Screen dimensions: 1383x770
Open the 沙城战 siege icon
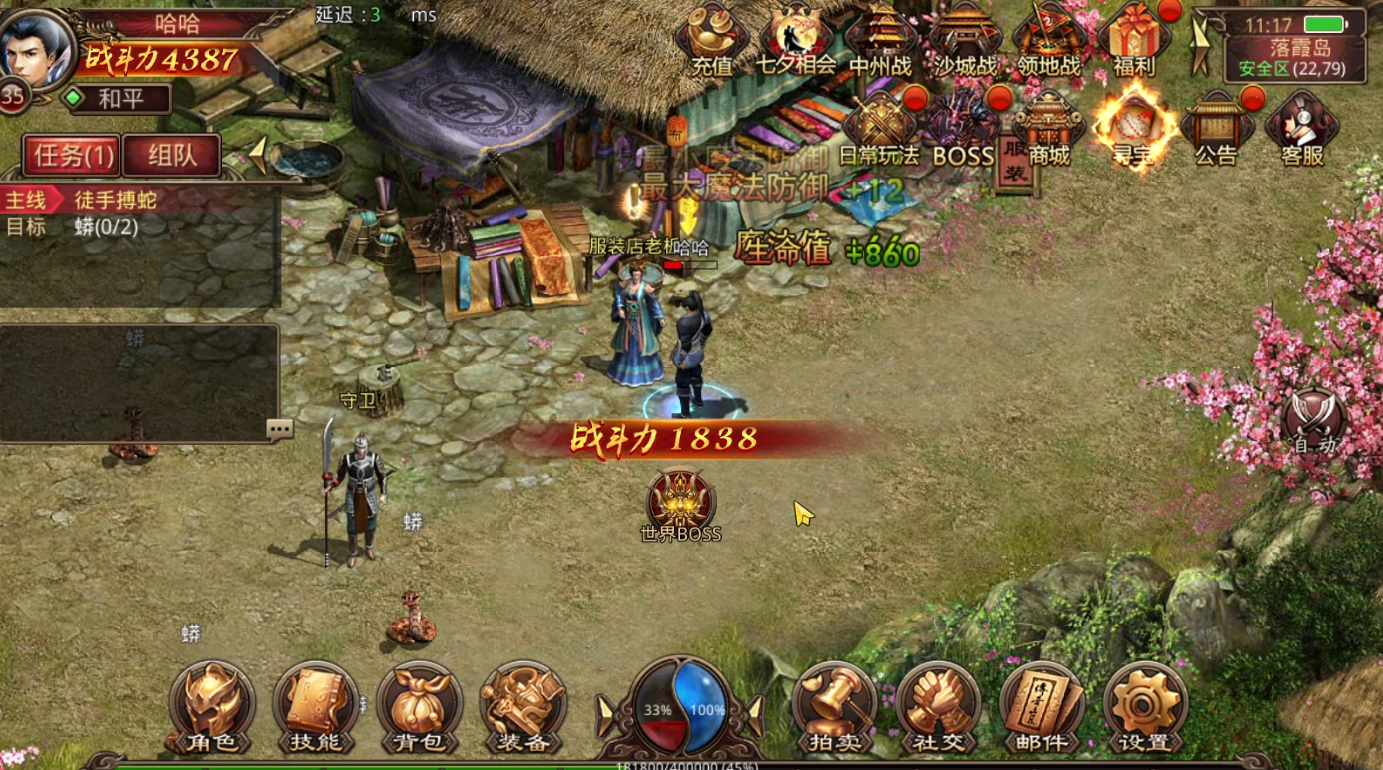(x=965, y=38)
